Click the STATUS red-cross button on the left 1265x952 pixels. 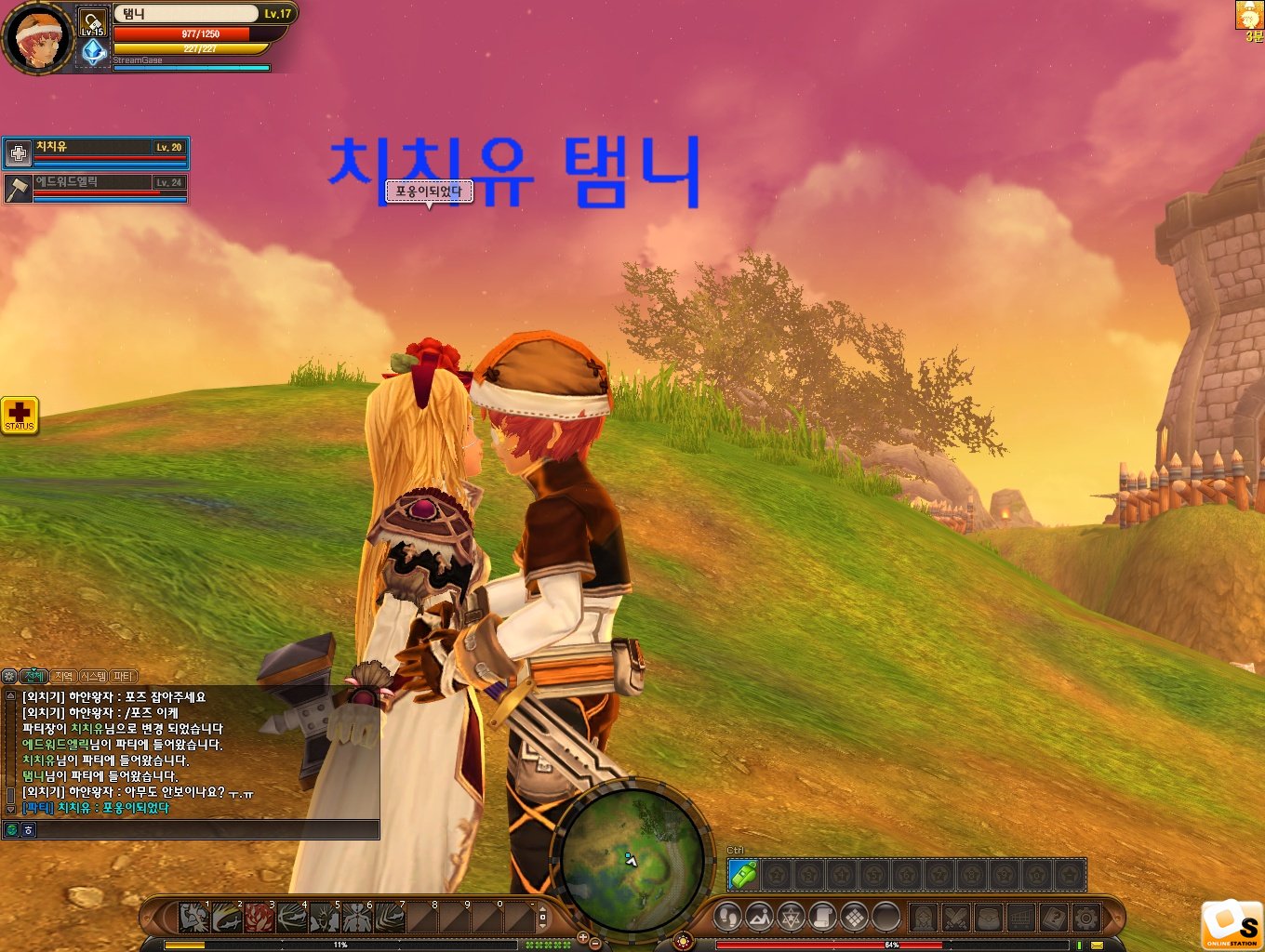[x=20, y=416]
